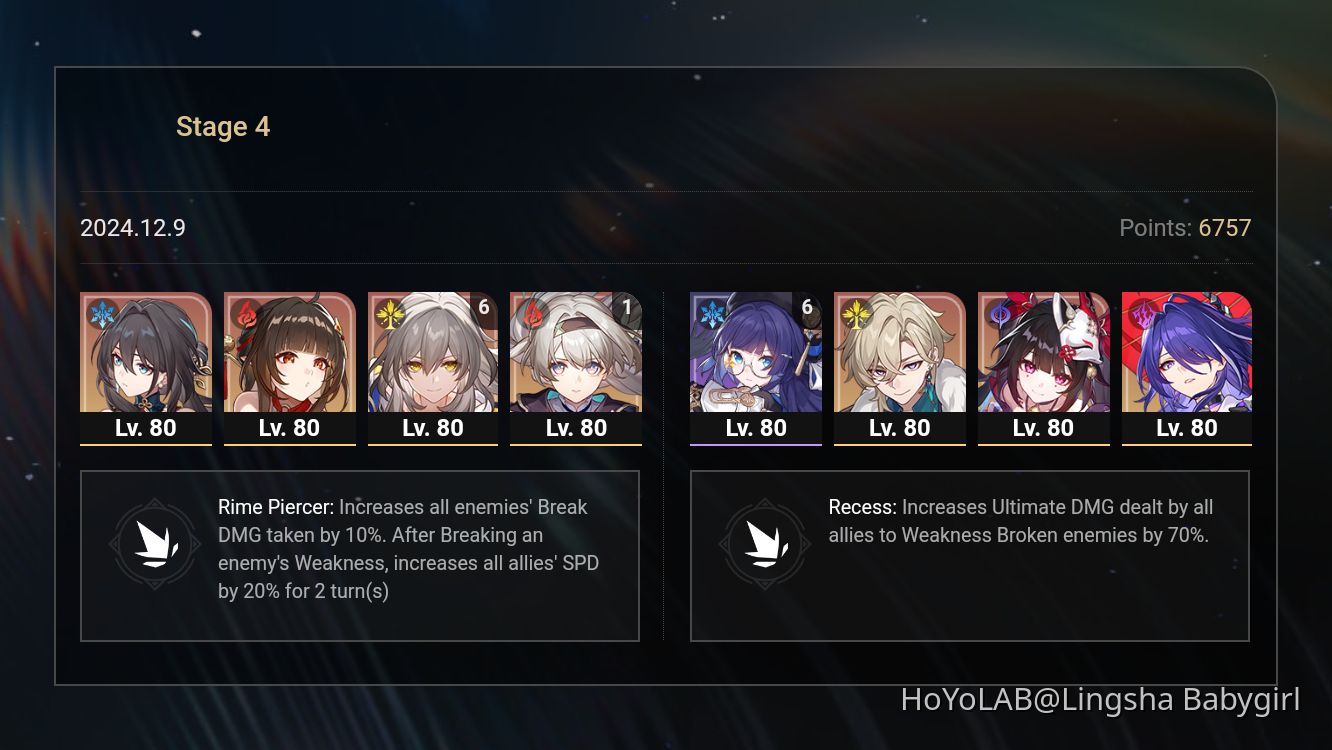The width and height of the screenshot is (1332, 750).
Task: Select the Stage 4 heading
Action: (x=223, y=126)
